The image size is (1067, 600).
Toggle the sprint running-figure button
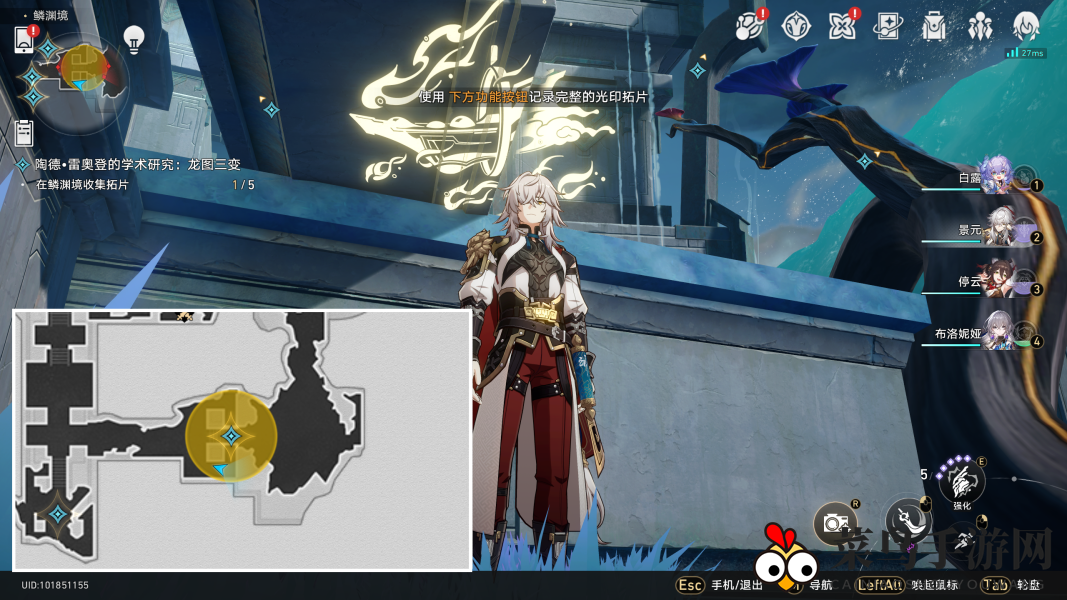[961, 541]
